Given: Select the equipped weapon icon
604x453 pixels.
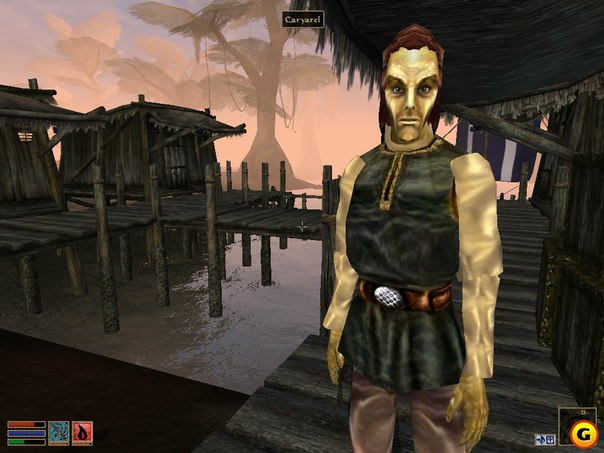Looking at the screenshot, I should (58, 432).
